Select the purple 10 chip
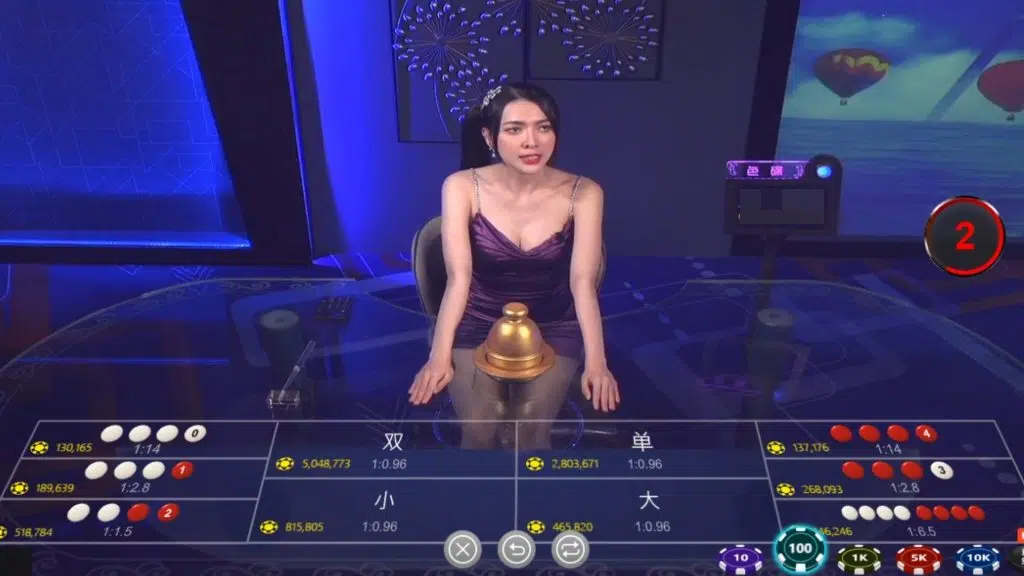The width and height of the screenshot is (1024, 576). (740, 558)
